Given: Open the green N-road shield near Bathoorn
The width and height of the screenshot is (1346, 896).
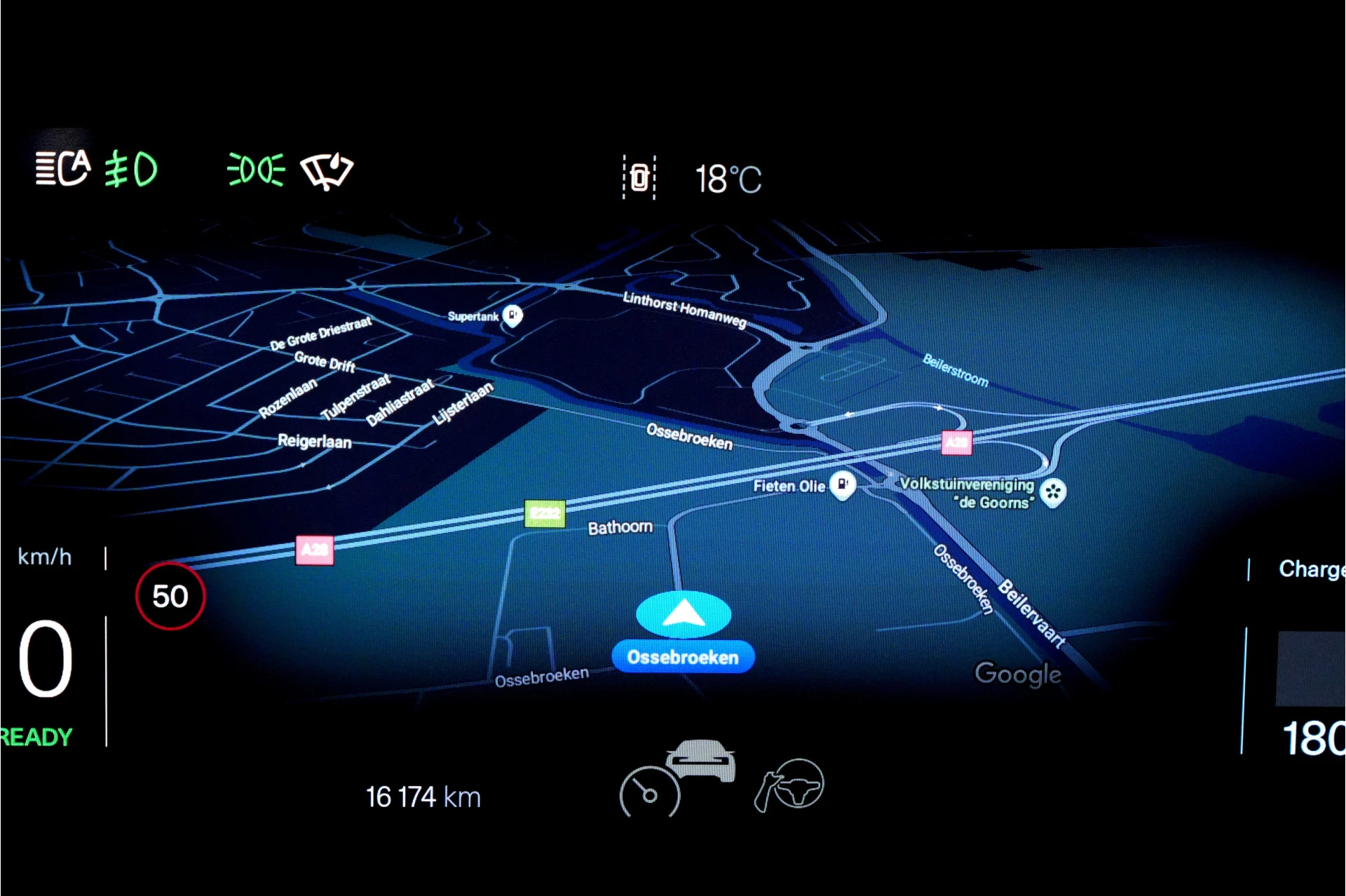Looking at the screenshot, I should click(x=543, y=513).
